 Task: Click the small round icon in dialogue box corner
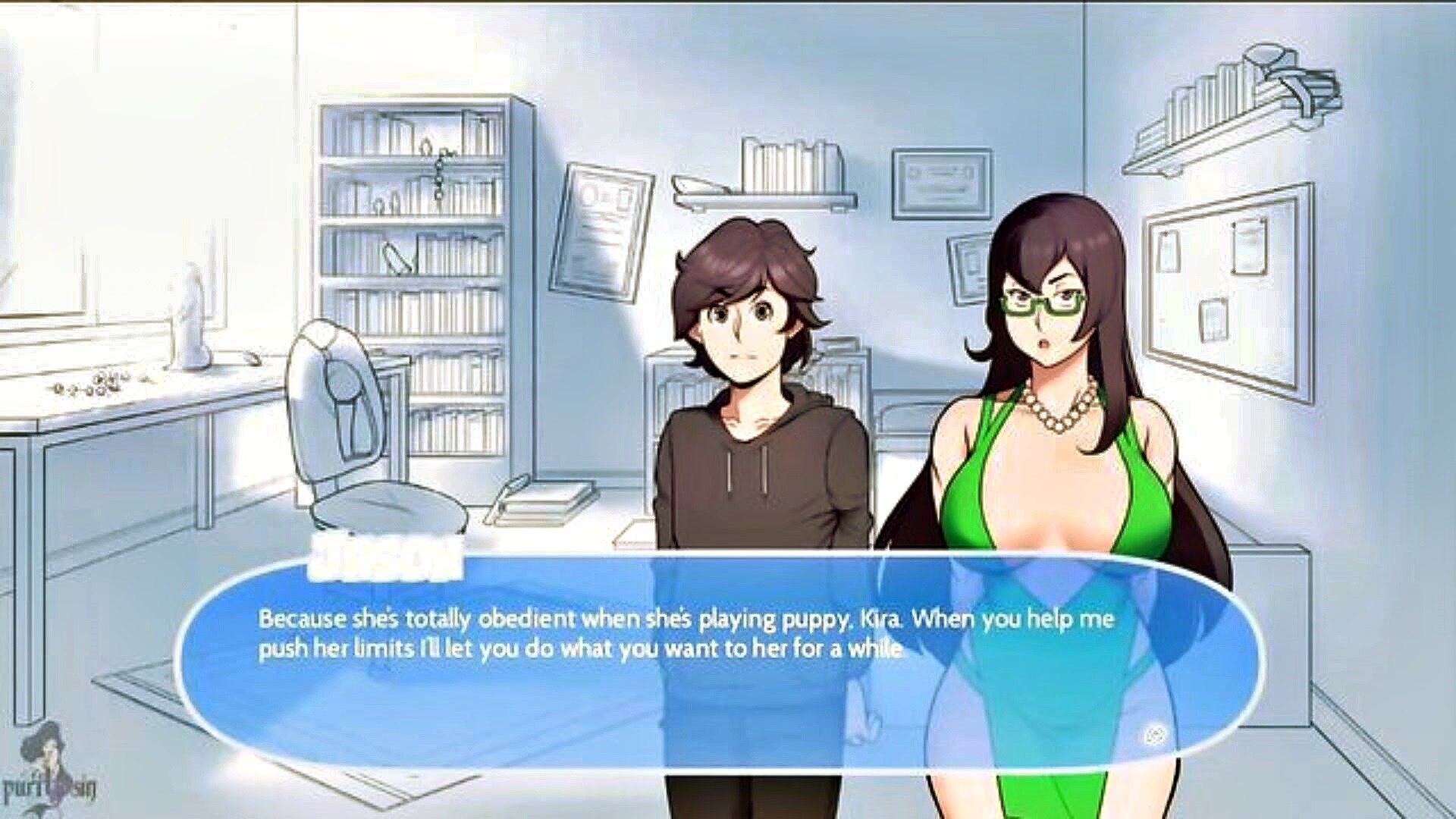pyautogui.click(x=1155, y=735)
